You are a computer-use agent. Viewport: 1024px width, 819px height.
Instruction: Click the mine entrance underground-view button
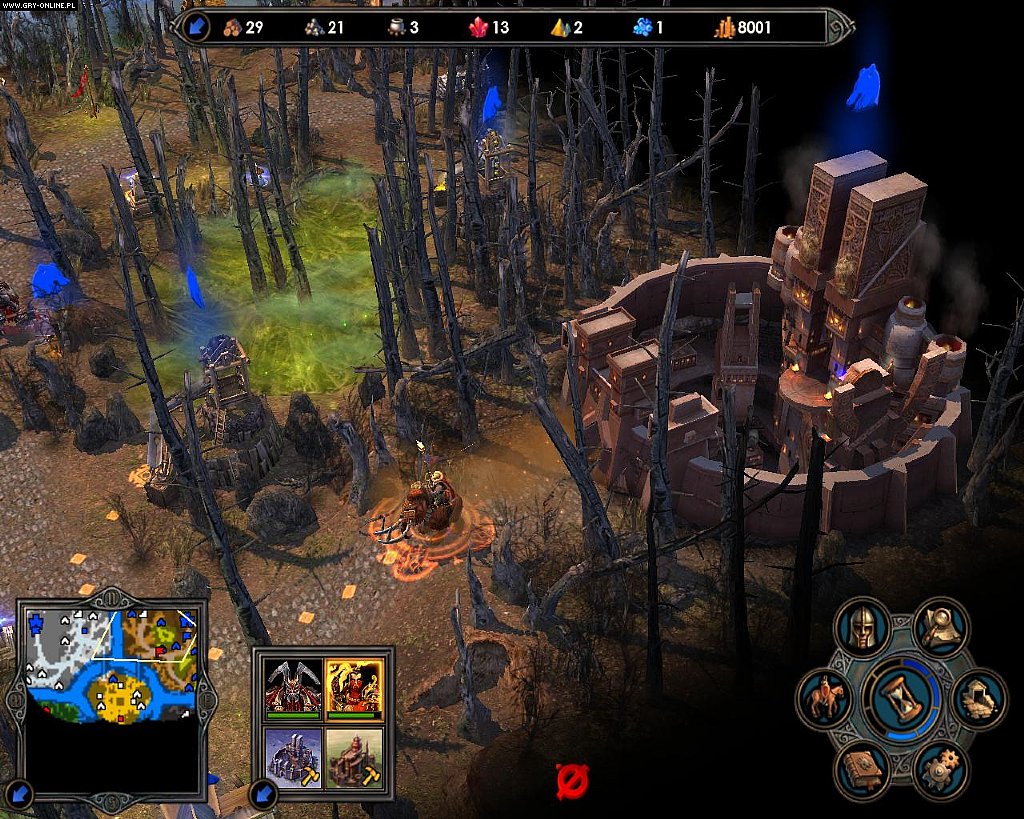[976, 699]
